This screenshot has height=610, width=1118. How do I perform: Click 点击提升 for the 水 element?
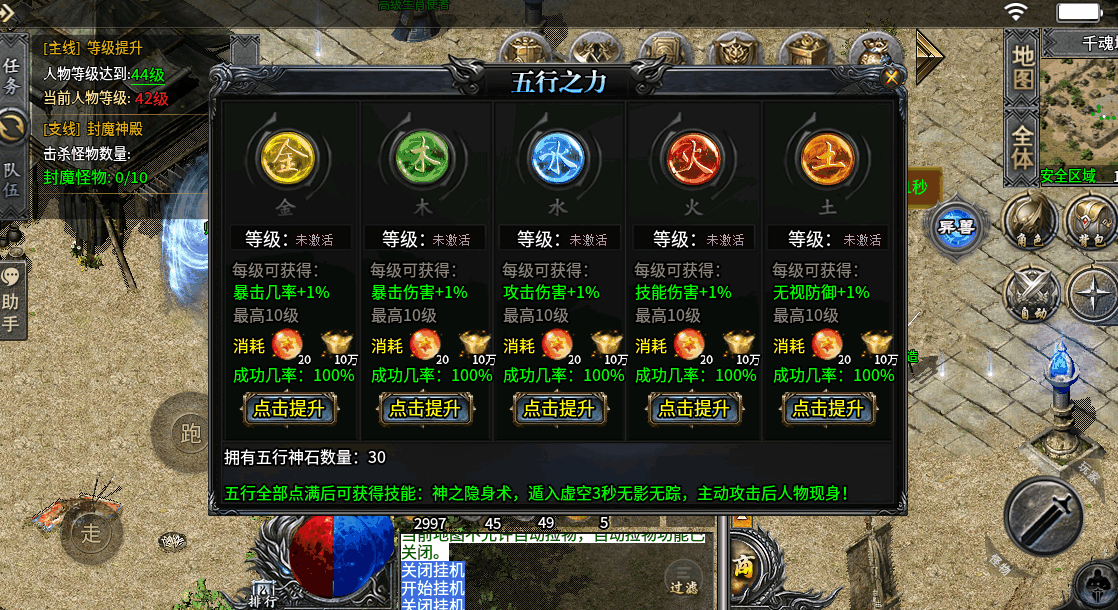(559, 408)
